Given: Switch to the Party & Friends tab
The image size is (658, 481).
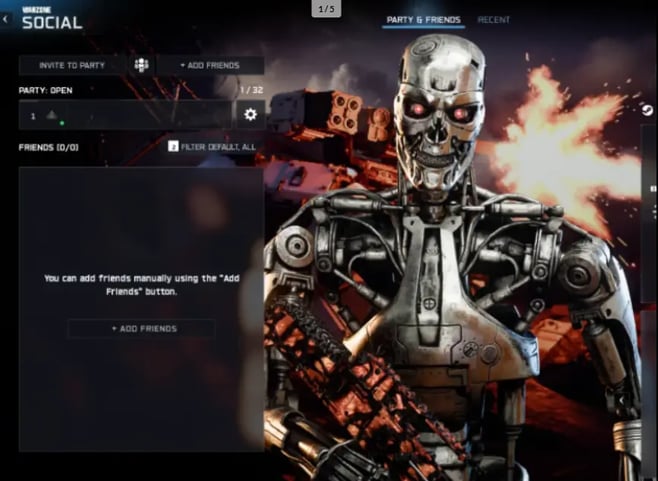Looking at the screenshot, I should click(x=423, y=20).
